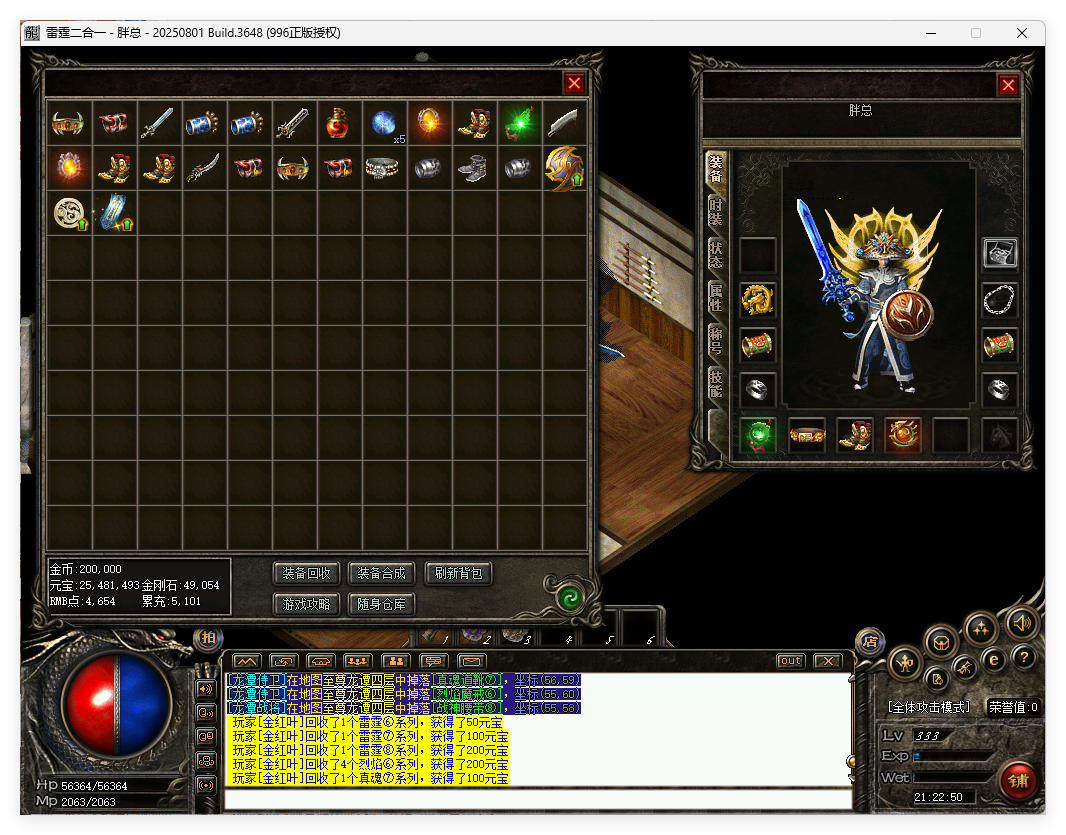This screenshot has height=835, width=1066.
Task: Open 装备合成 equipment synthesis
Action: pos(380,574)
